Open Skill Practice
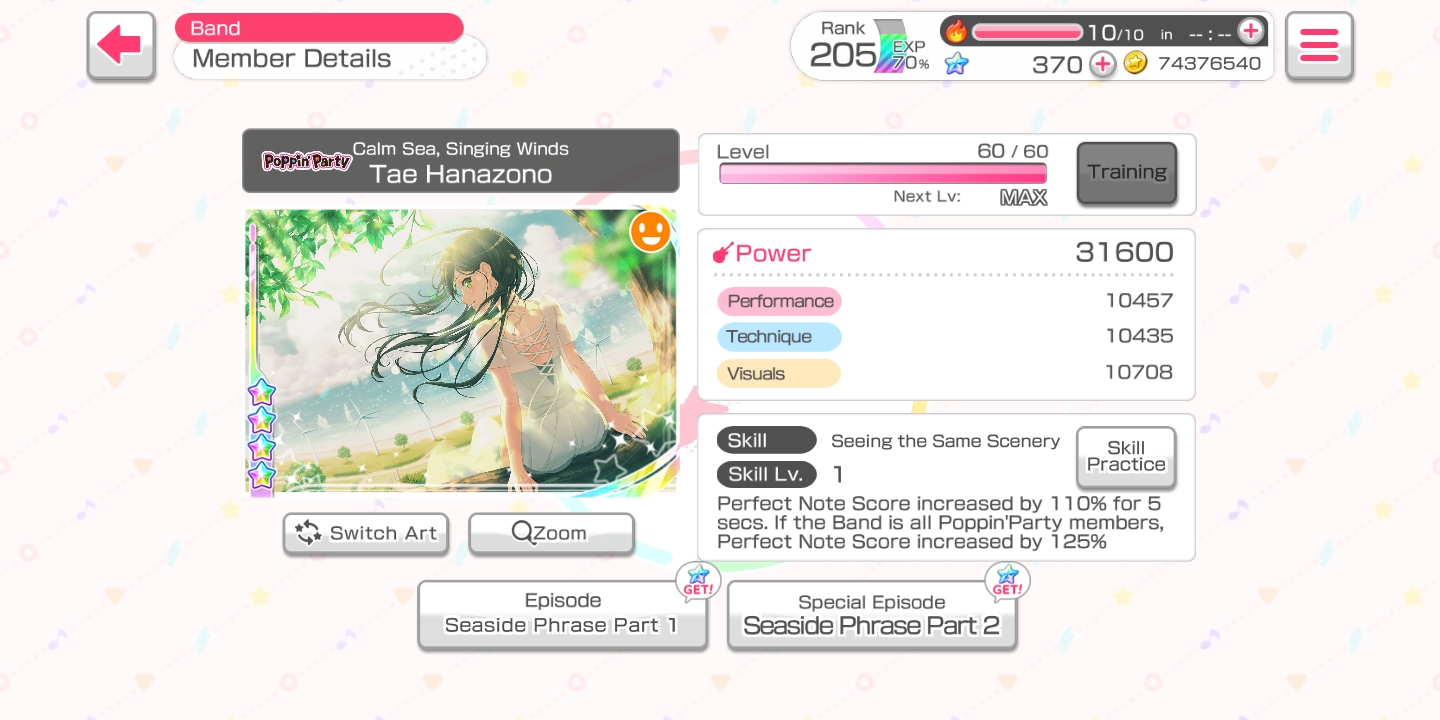Image resolution: width=1440 pixels, height=720 pixels. pyautogui.click(x=1125, y=457)
